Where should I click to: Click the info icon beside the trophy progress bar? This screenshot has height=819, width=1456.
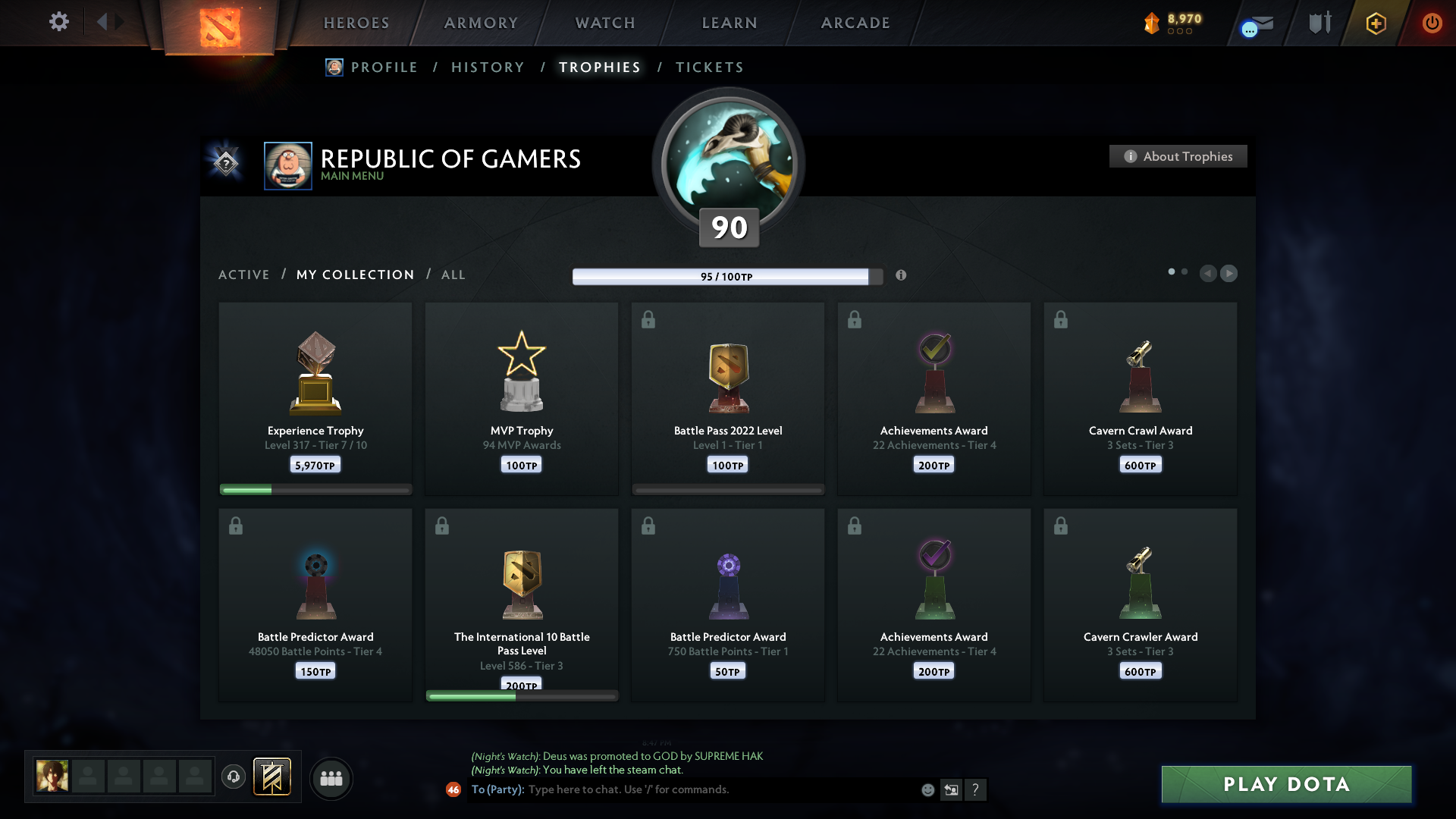coord(902,276)
